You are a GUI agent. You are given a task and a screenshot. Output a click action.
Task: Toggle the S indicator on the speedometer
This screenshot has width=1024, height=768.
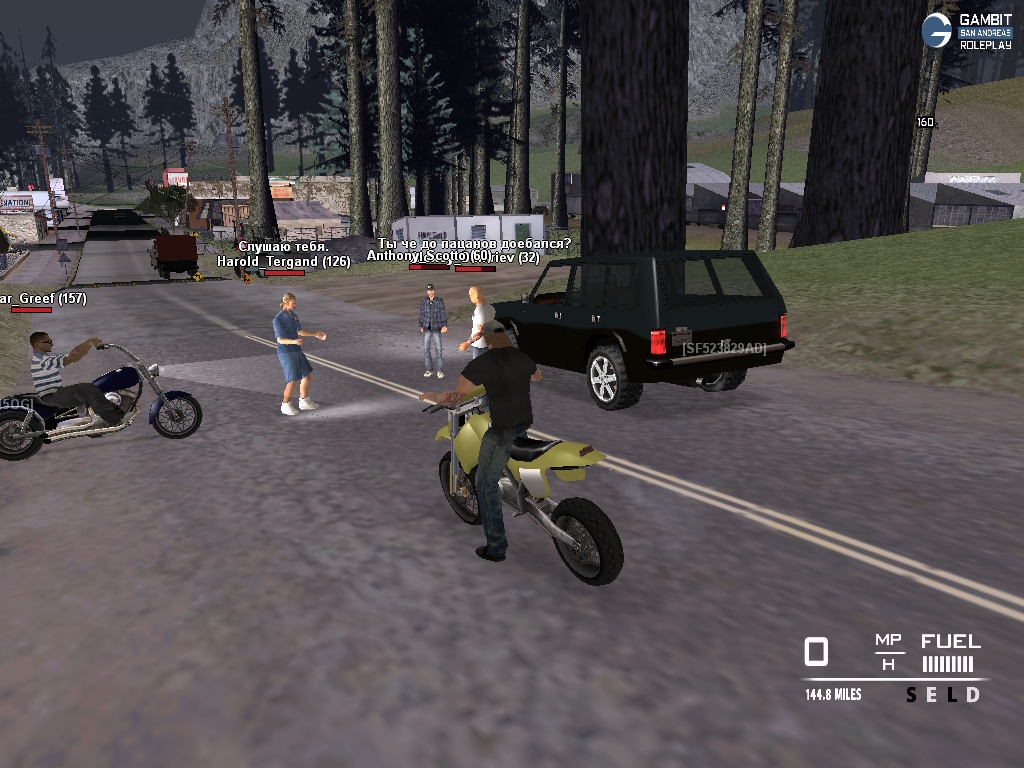911,695
